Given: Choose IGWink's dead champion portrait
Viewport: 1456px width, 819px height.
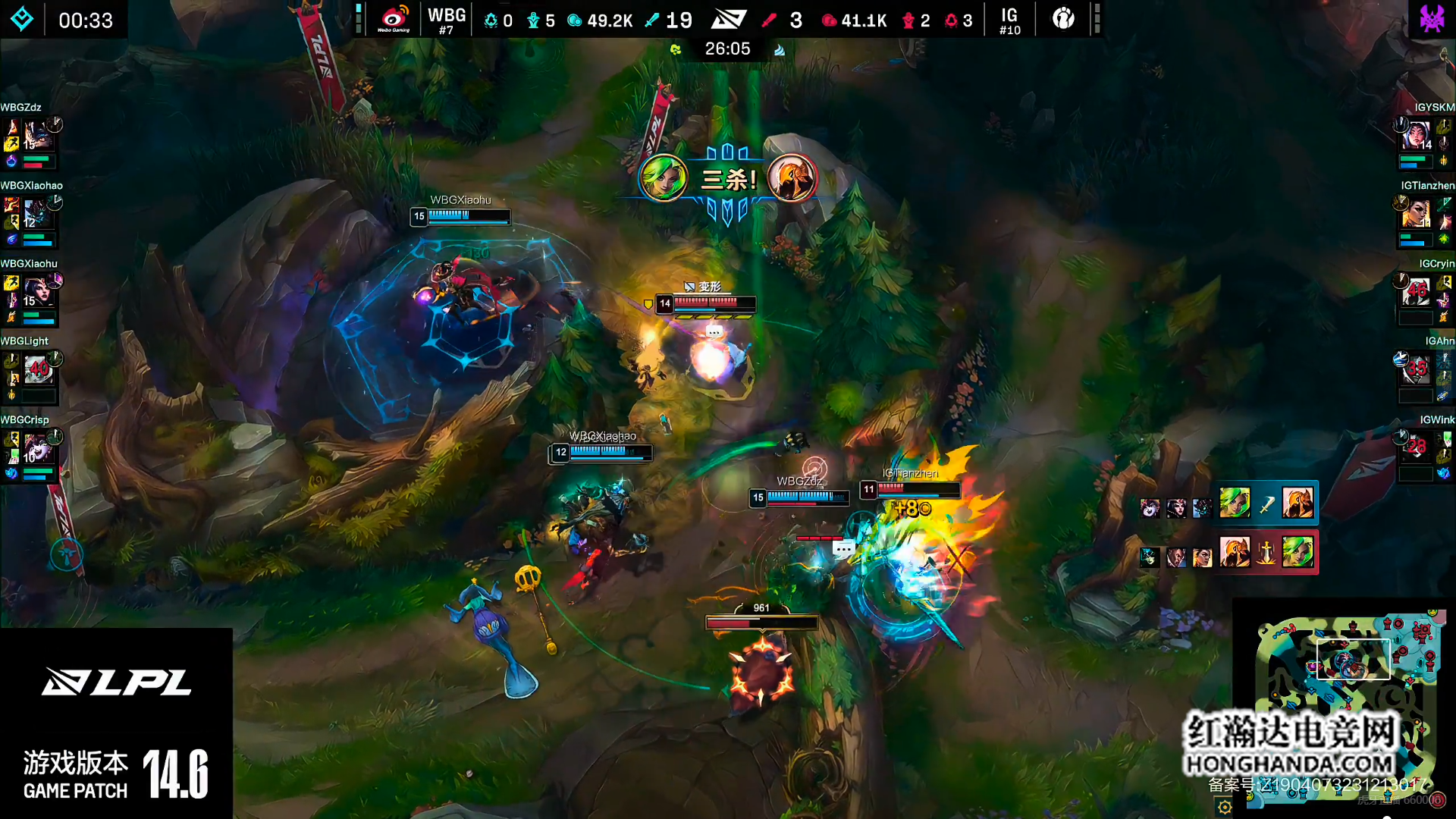Looking at the screenshot, I should point(1416,449).
